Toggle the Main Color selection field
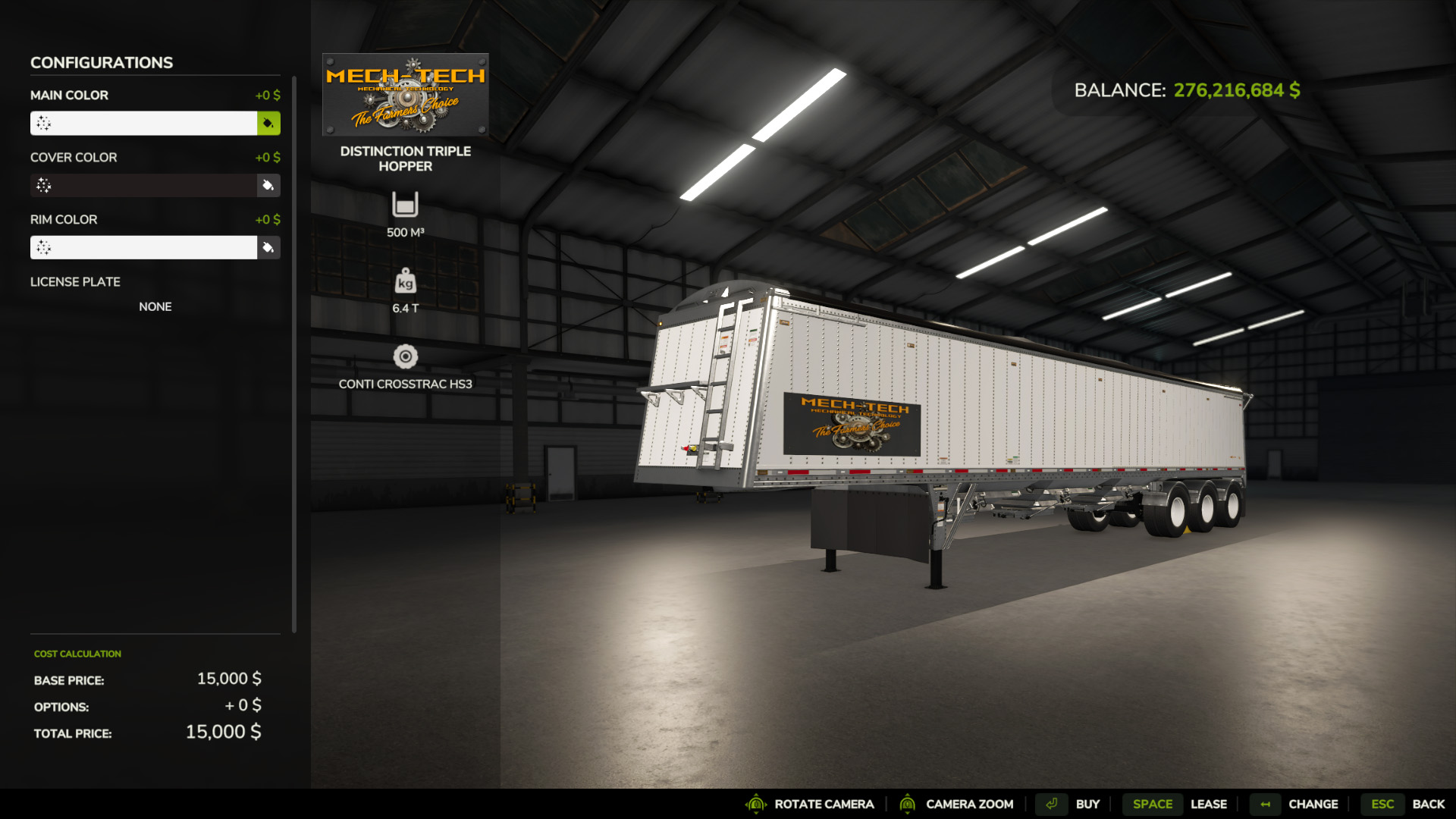1456x819 pixels. [144, 123]
